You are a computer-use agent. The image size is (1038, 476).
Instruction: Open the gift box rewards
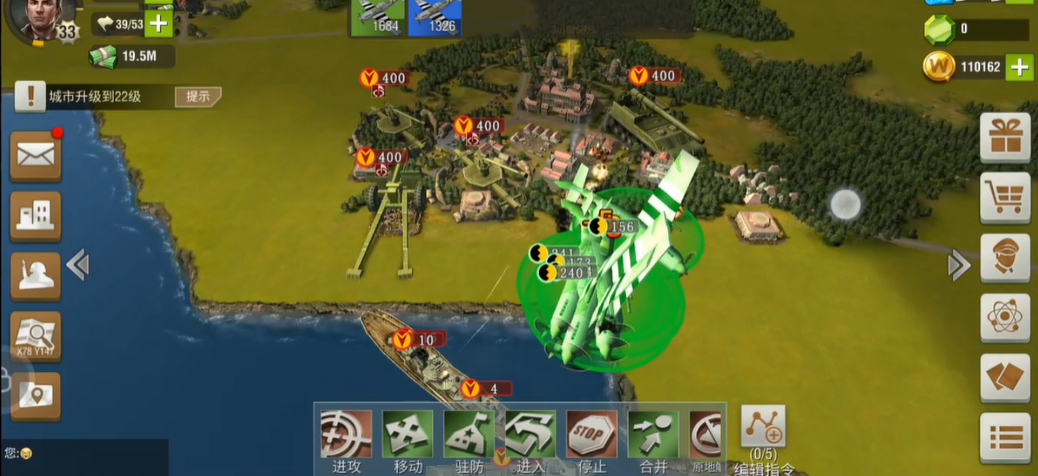pos(1005,137)
